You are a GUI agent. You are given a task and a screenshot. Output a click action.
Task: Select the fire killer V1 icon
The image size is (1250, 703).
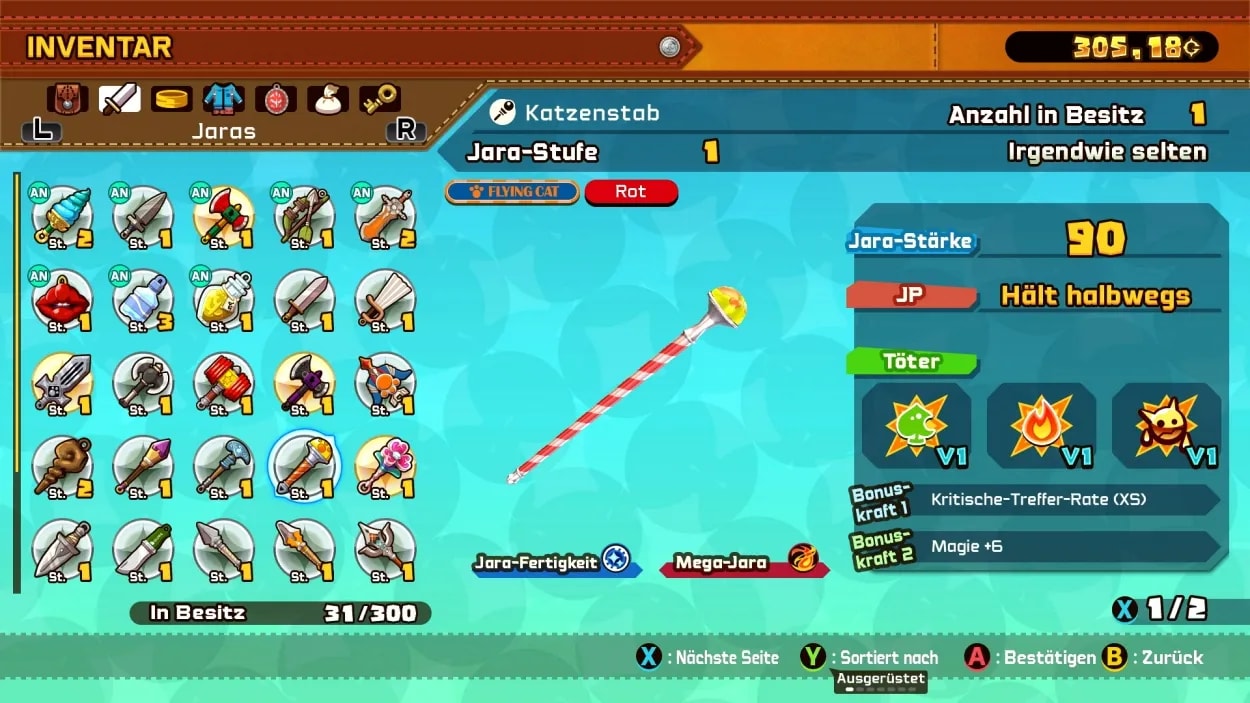[x=1041, y=426]
